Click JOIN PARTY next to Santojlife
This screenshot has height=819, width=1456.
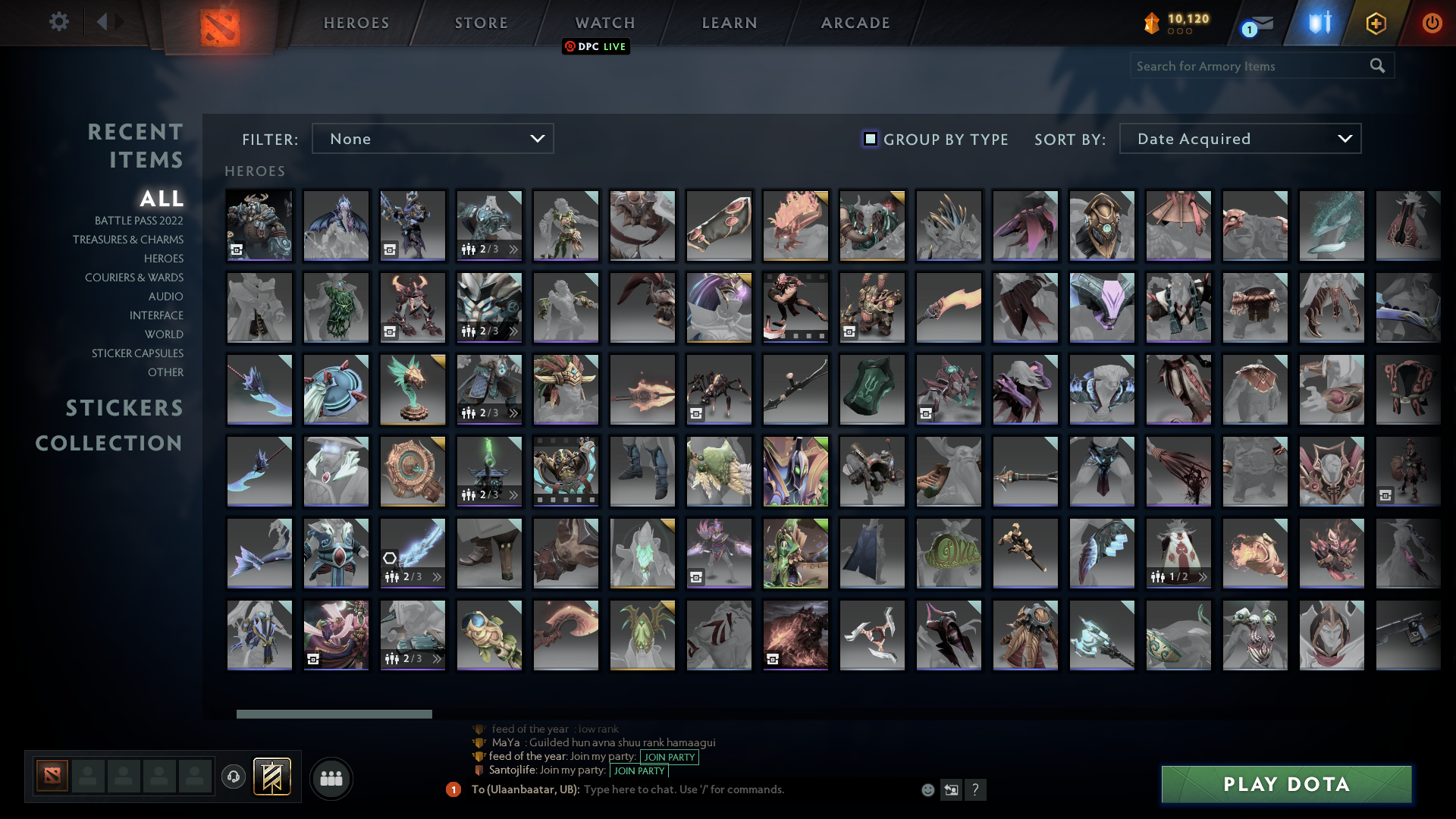[x=639, y=770]
